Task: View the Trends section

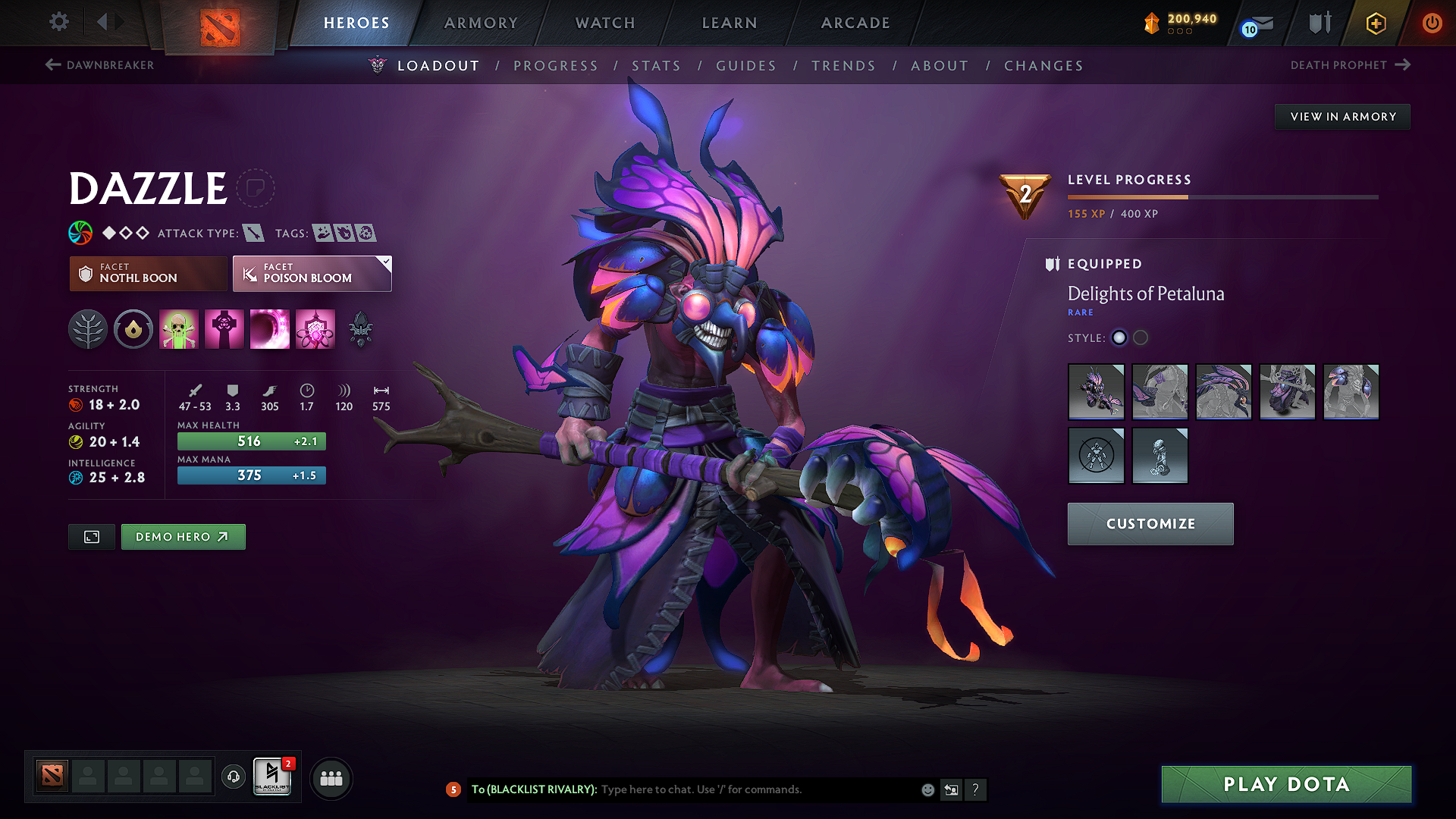Action: tap(843, 66)
